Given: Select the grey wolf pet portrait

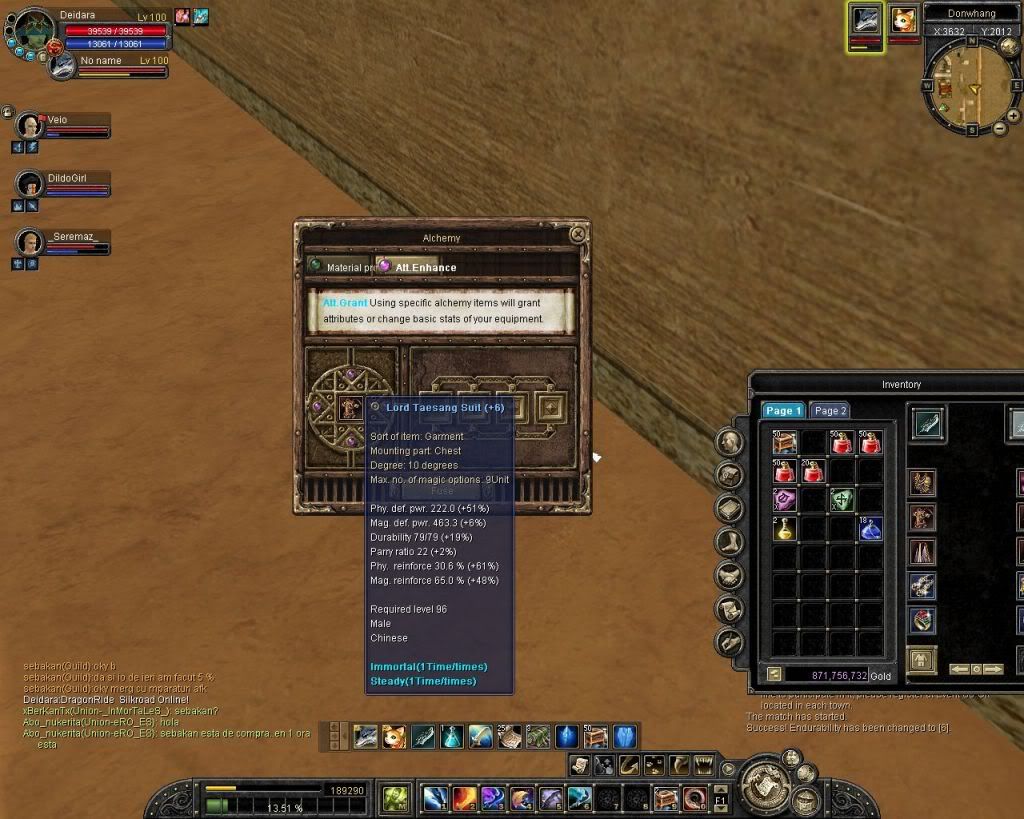Looking at the screenshot, I should click(x=865, y=21).
